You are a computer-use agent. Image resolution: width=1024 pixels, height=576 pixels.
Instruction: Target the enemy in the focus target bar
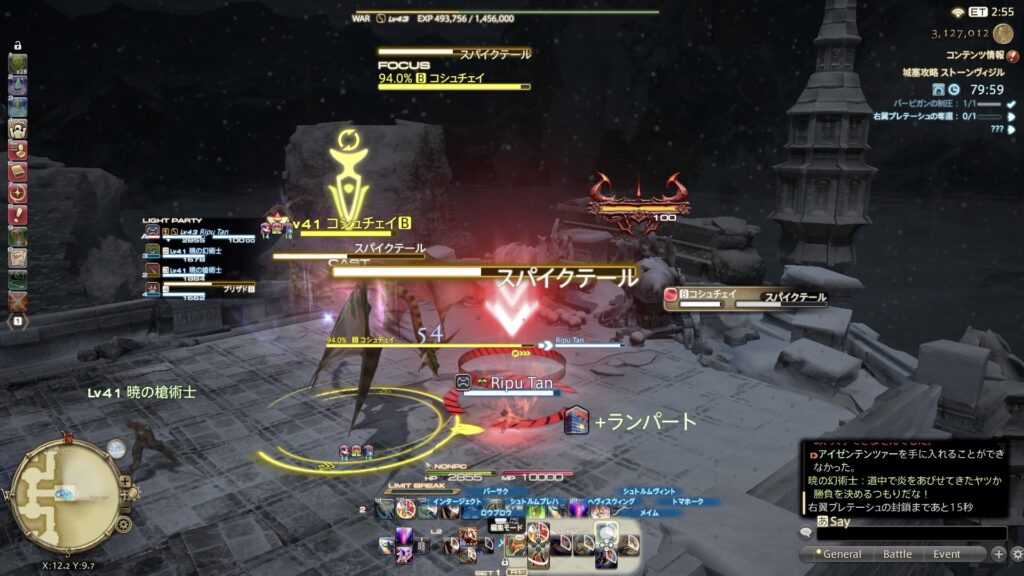(x=454, y=78)
